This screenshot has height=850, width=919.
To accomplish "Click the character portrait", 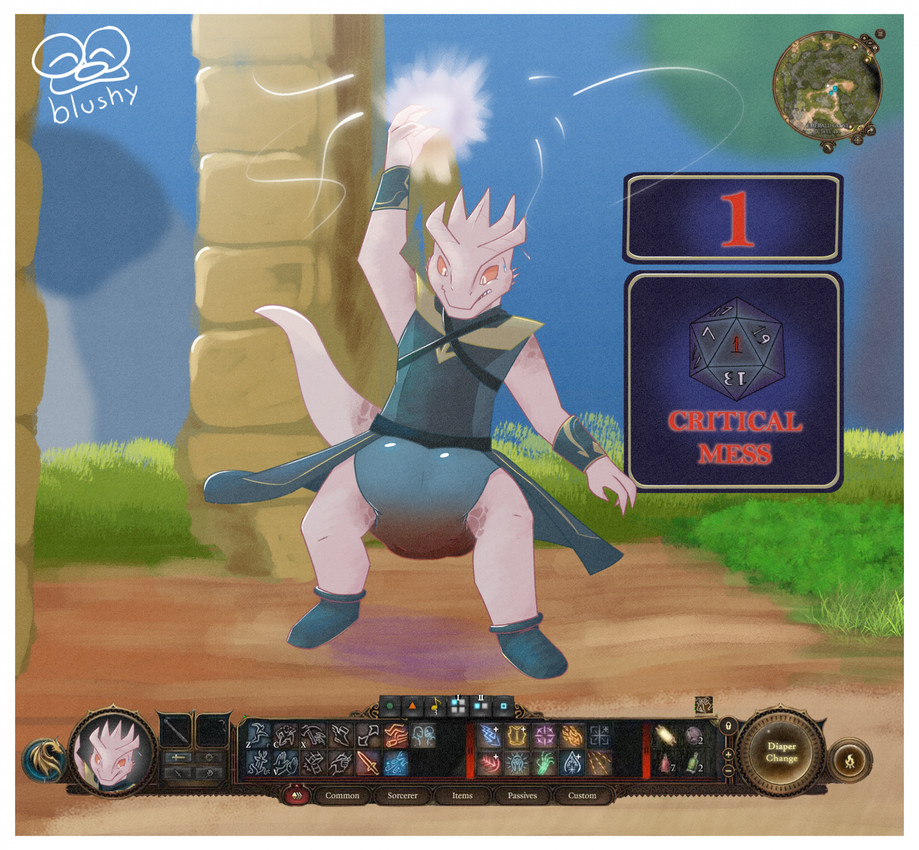I will coord(112,752).
